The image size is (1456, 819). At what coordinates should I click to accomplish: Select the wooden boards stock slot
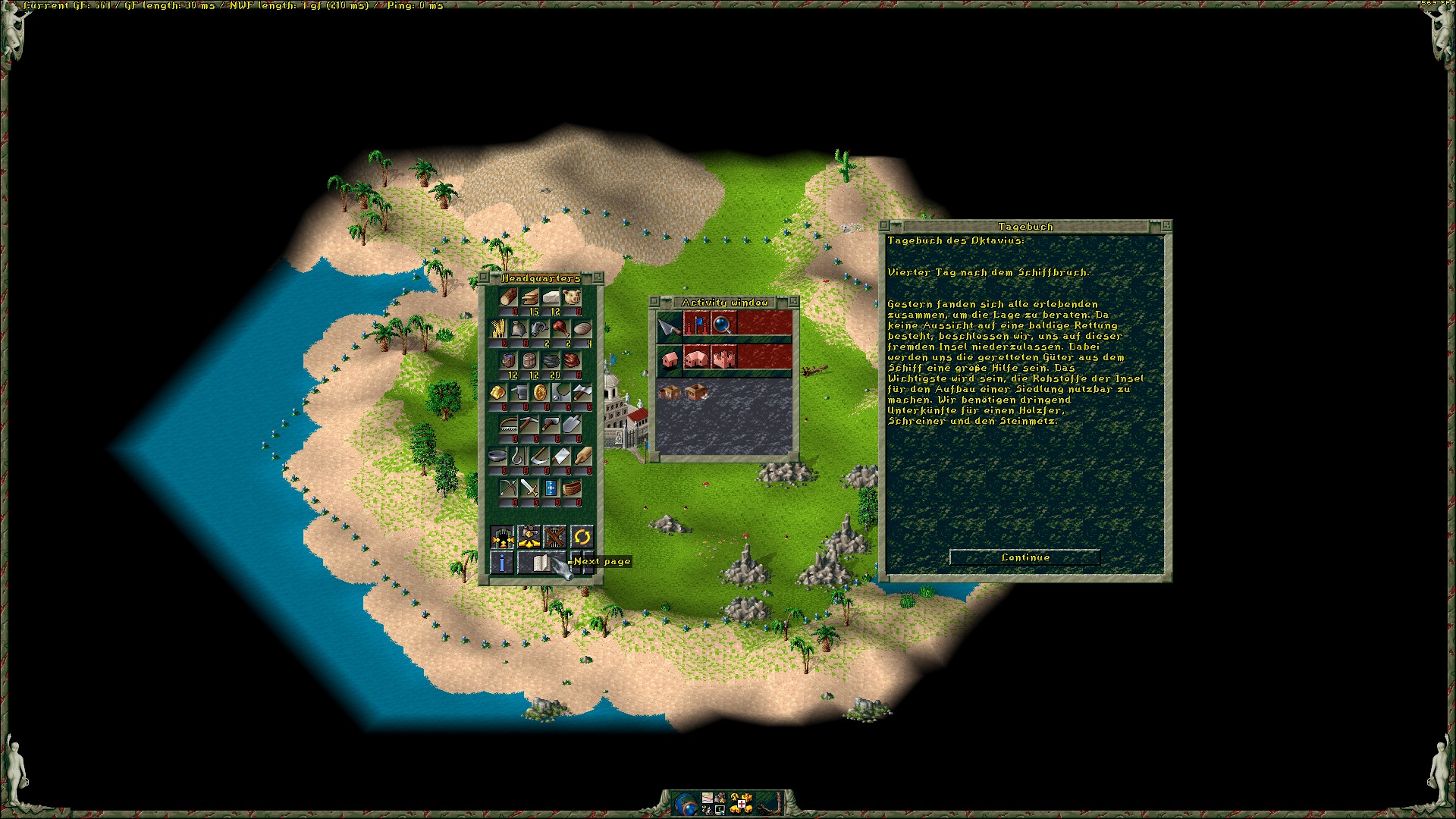[530, 297]
